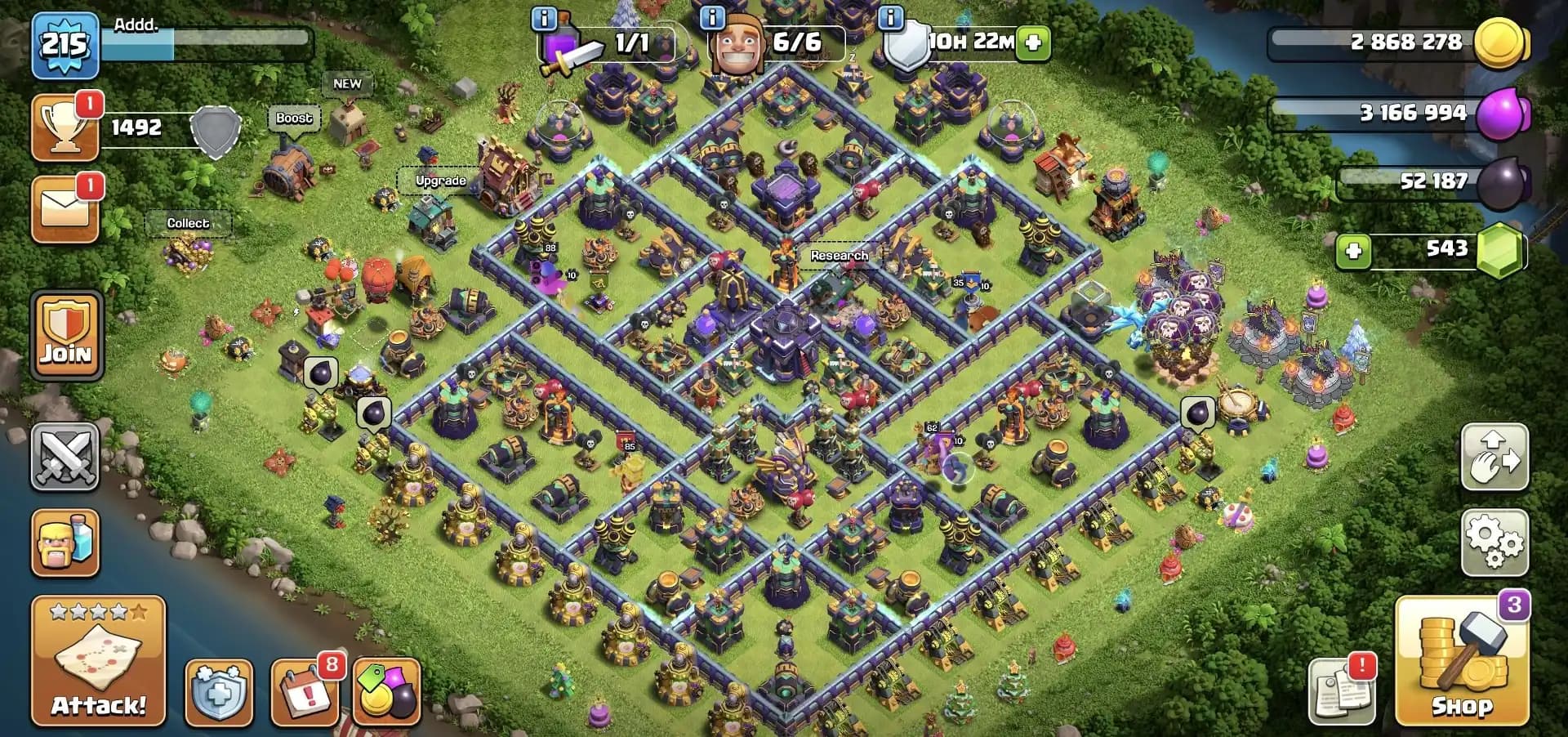
Task: Tap the Collect label over the gold mine
Action: pos(189,222)
